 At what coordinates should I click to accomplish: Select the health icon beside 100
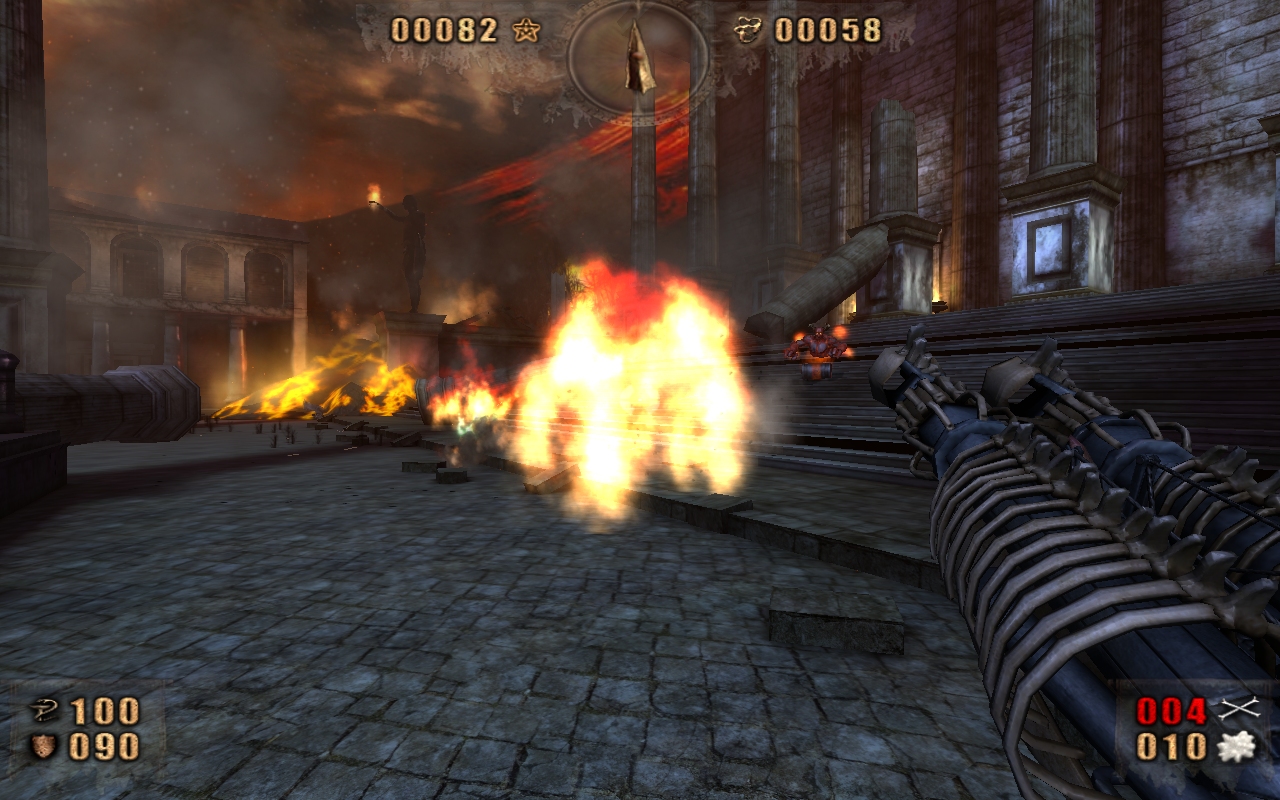43,711
